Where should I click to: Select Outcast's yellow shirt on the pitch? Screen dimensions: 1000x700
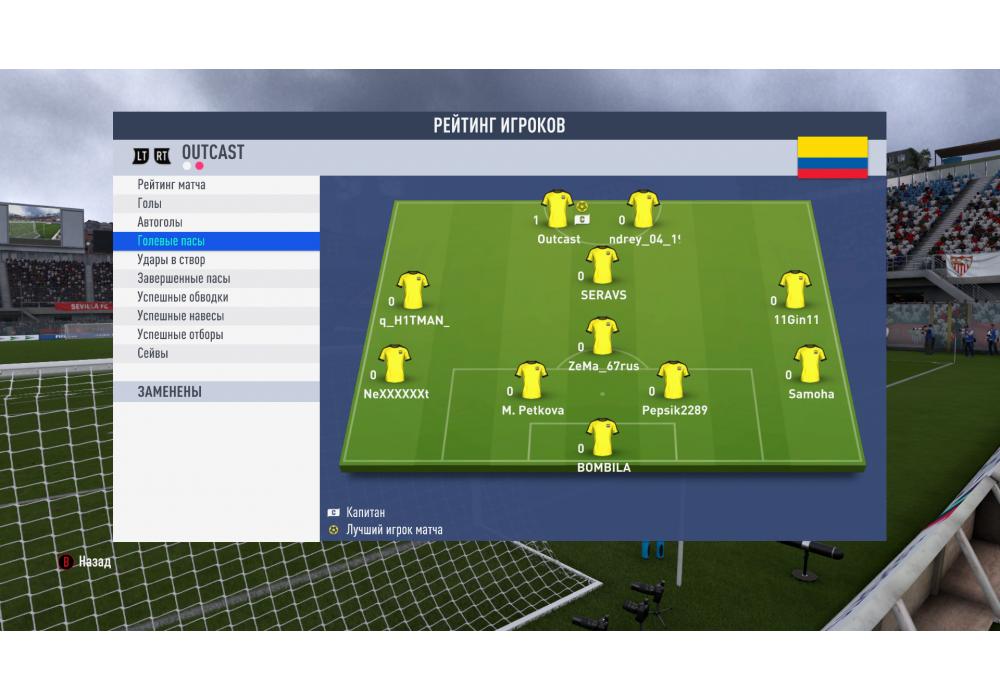(x=557, y=209)
